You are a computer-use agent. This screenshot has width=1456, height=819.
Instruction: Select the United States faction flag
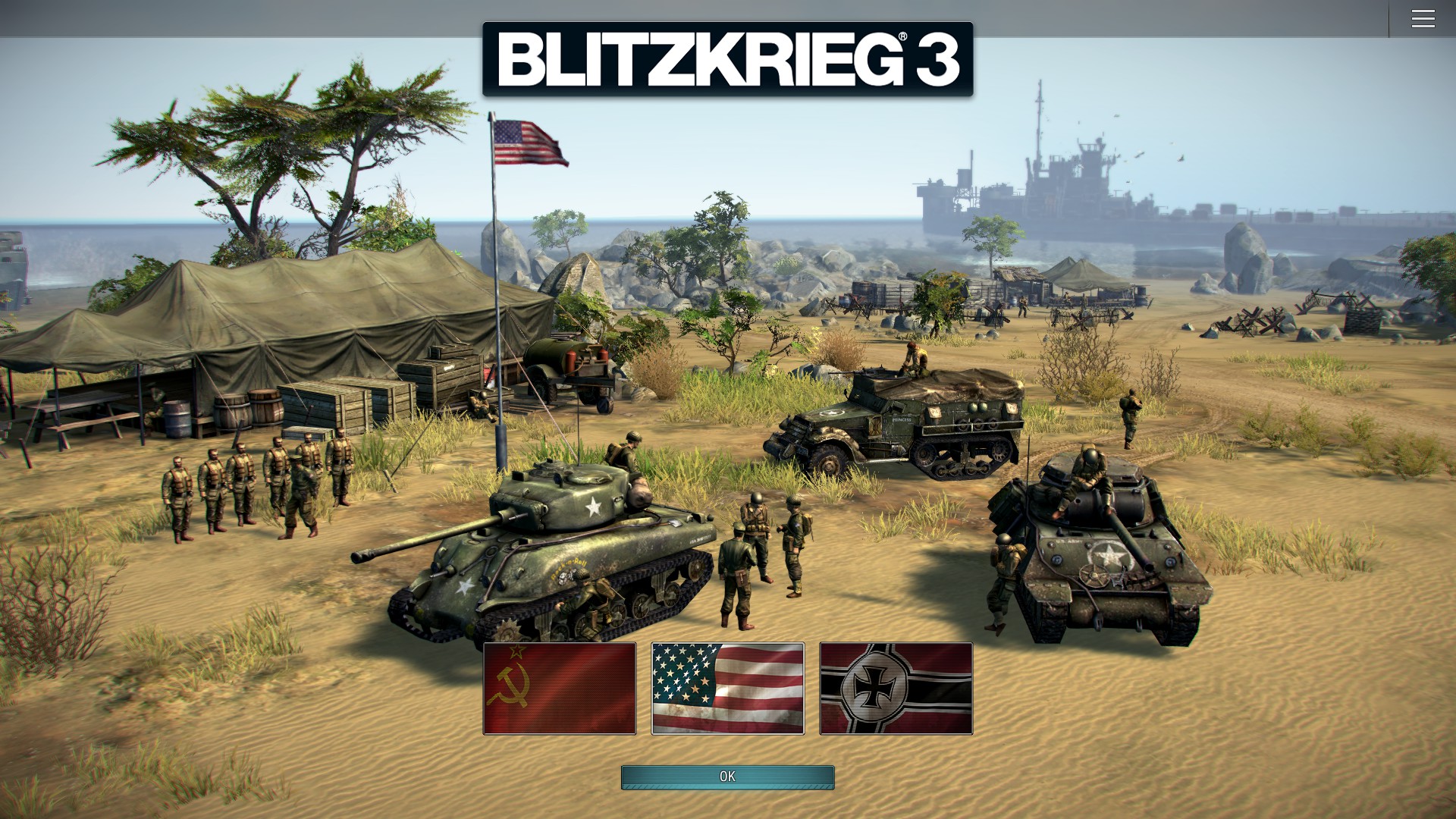point(727,689)
